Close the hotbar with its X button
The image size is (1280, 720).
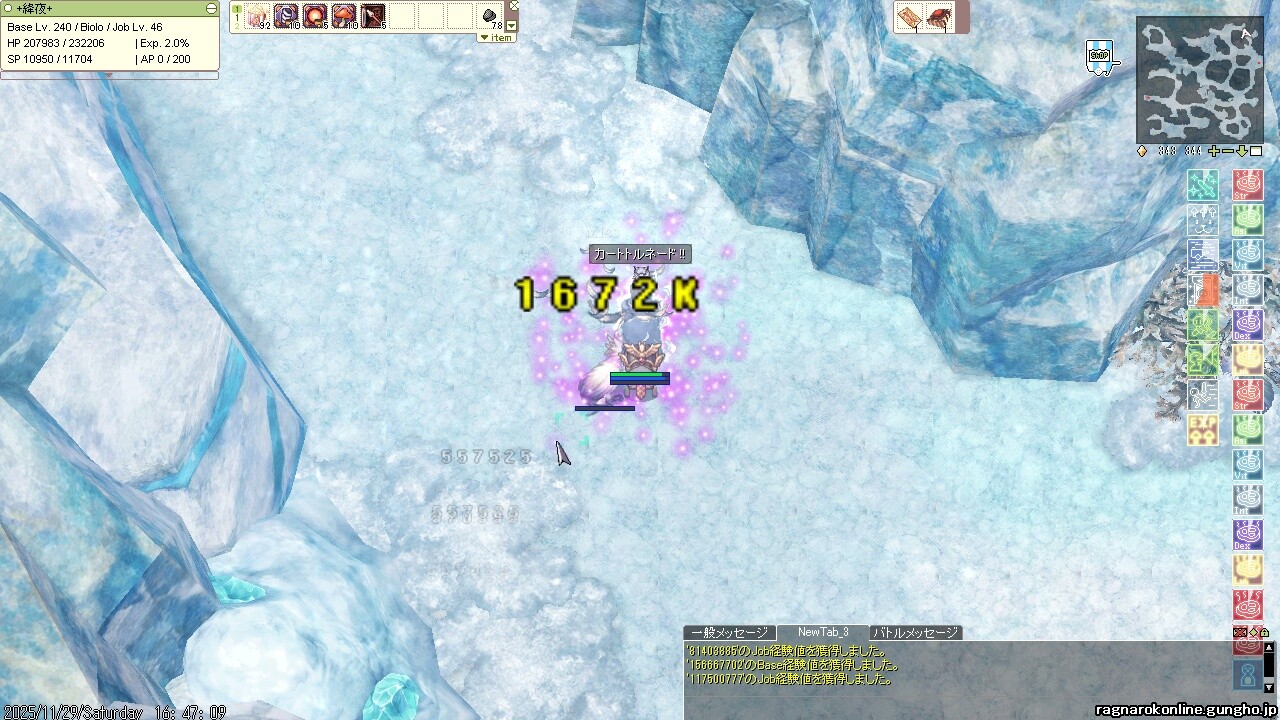tap(514, 6)
